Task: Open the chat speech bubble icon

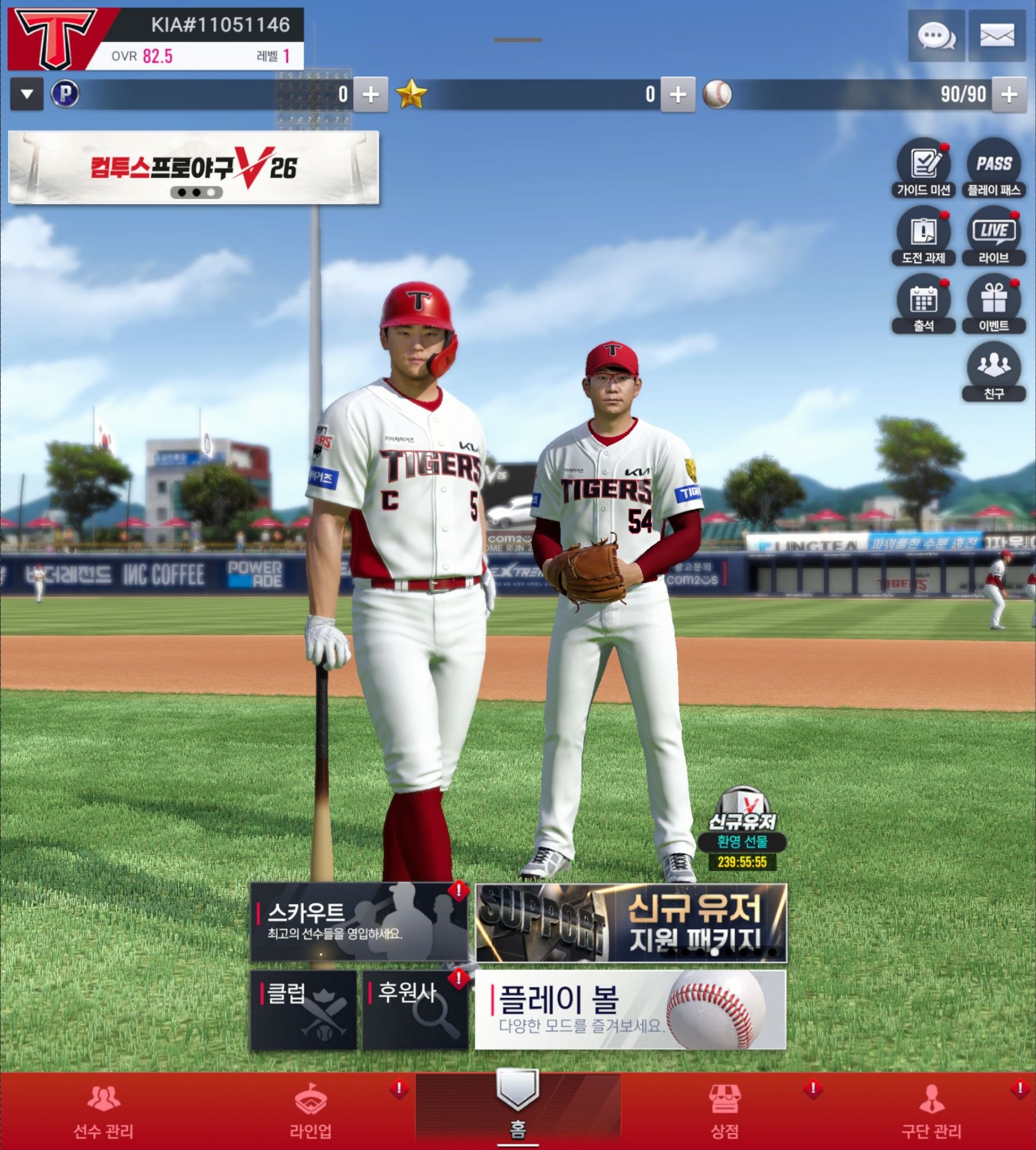Action: (937, 36)
